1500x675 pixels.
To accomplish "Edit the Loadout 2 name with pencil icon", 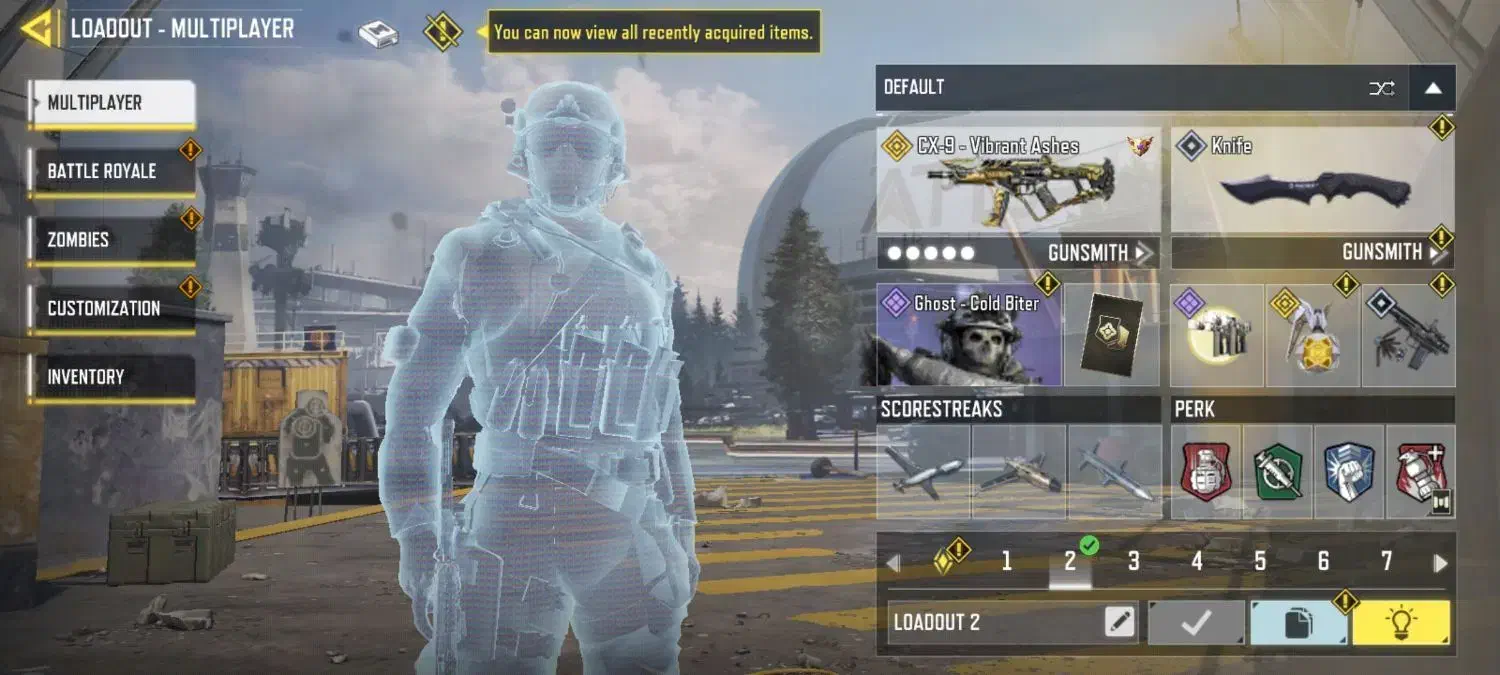I will click(x=1120, y=623).
